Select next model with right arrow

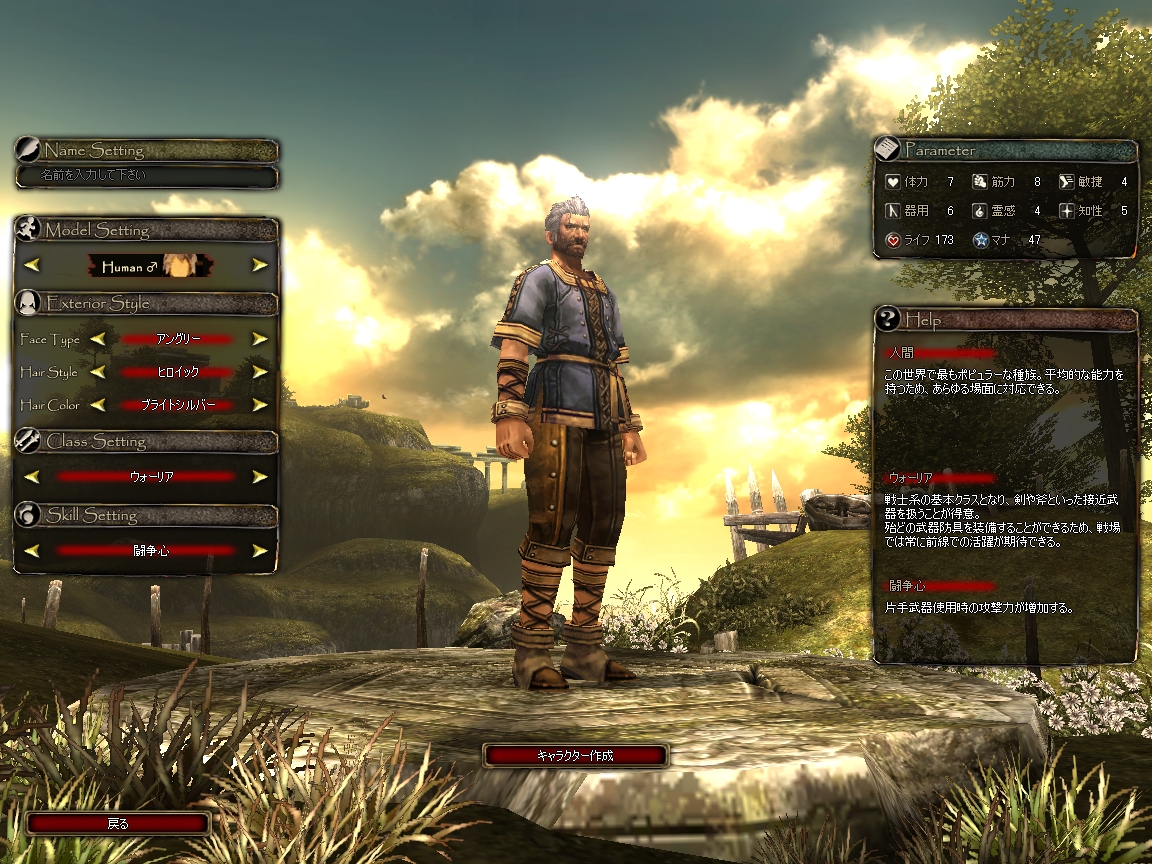coord(260,265)
